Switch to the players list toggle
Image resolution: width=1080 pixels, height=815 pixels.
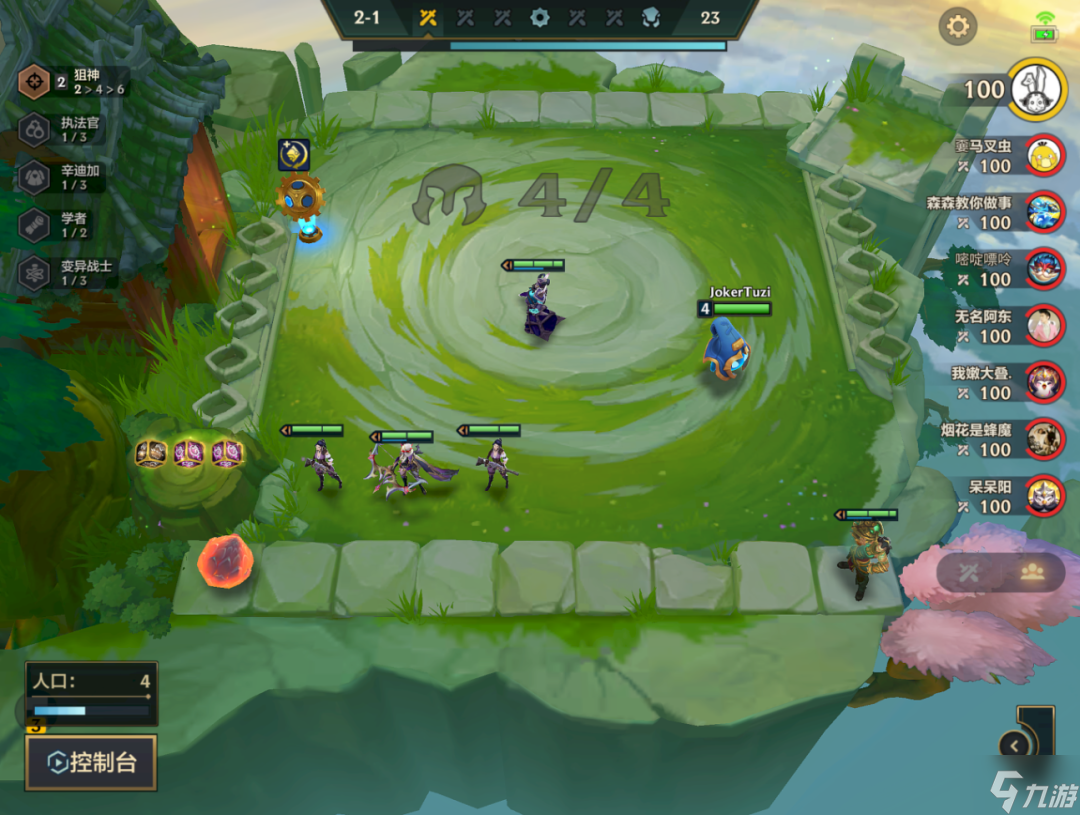click(1032, 572)
